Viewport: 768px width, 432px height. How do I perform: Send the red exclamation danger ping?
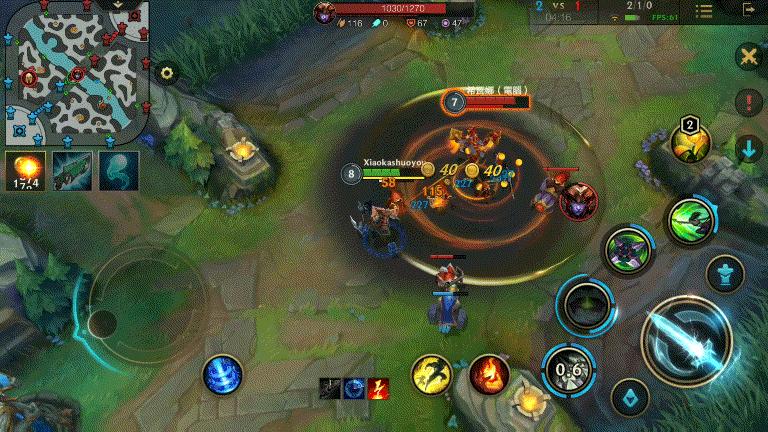[x=748, y=102]
